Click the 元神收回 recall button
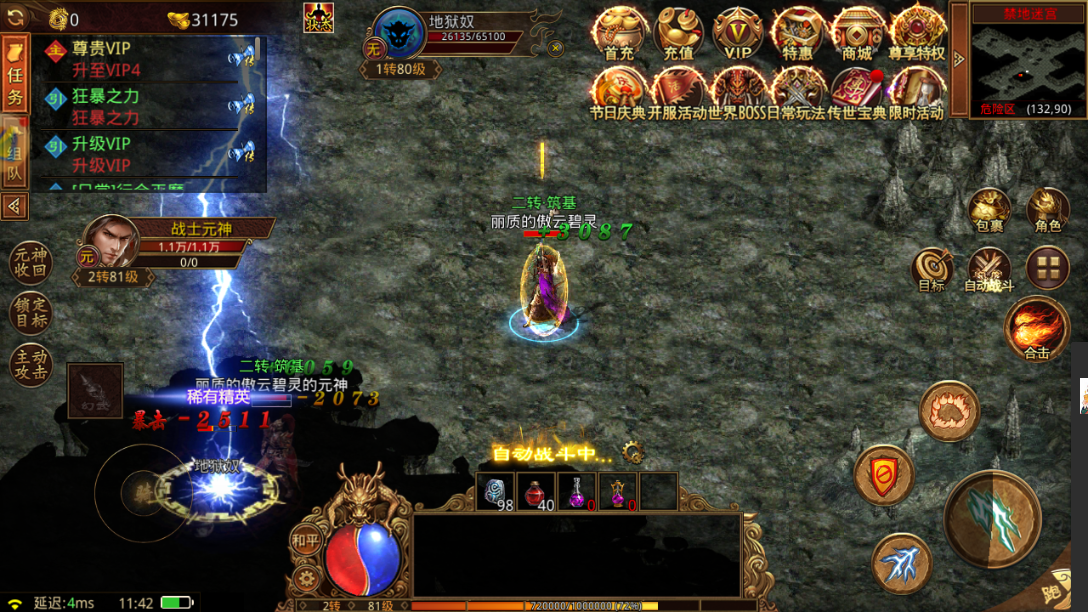The height and width of the screenshot is (612, 1088). tap(29, 262)
